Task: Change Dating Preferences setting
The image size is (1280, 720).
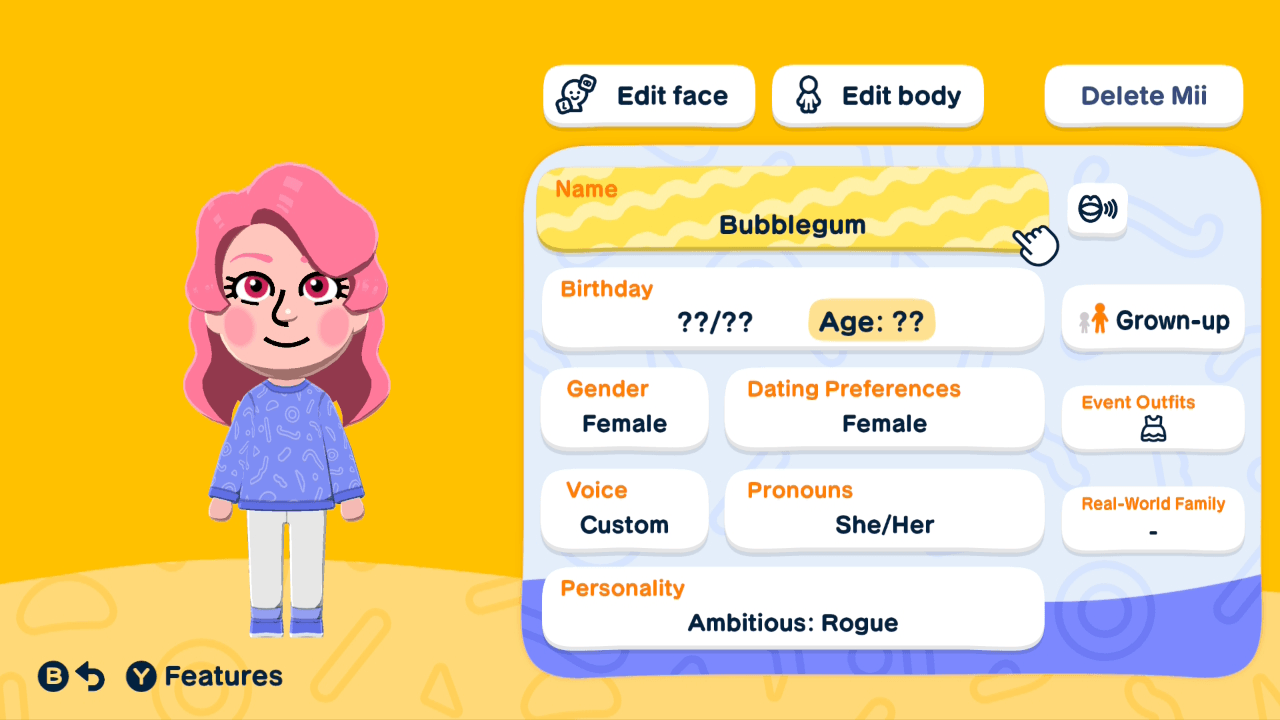Action: [884, 408]
